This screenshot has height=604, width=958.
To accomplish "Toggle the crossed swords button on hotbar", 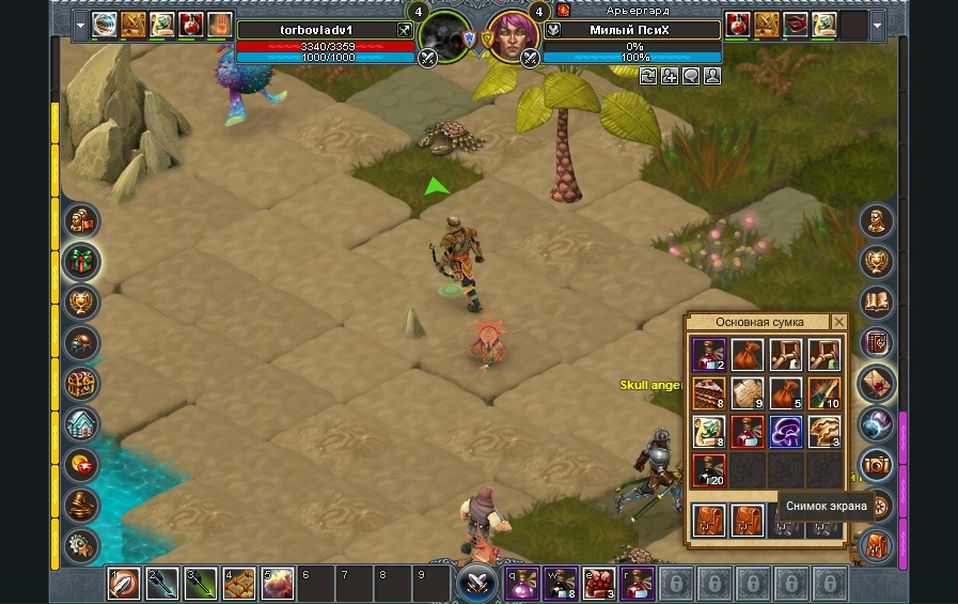I will (x=477, y=582).
